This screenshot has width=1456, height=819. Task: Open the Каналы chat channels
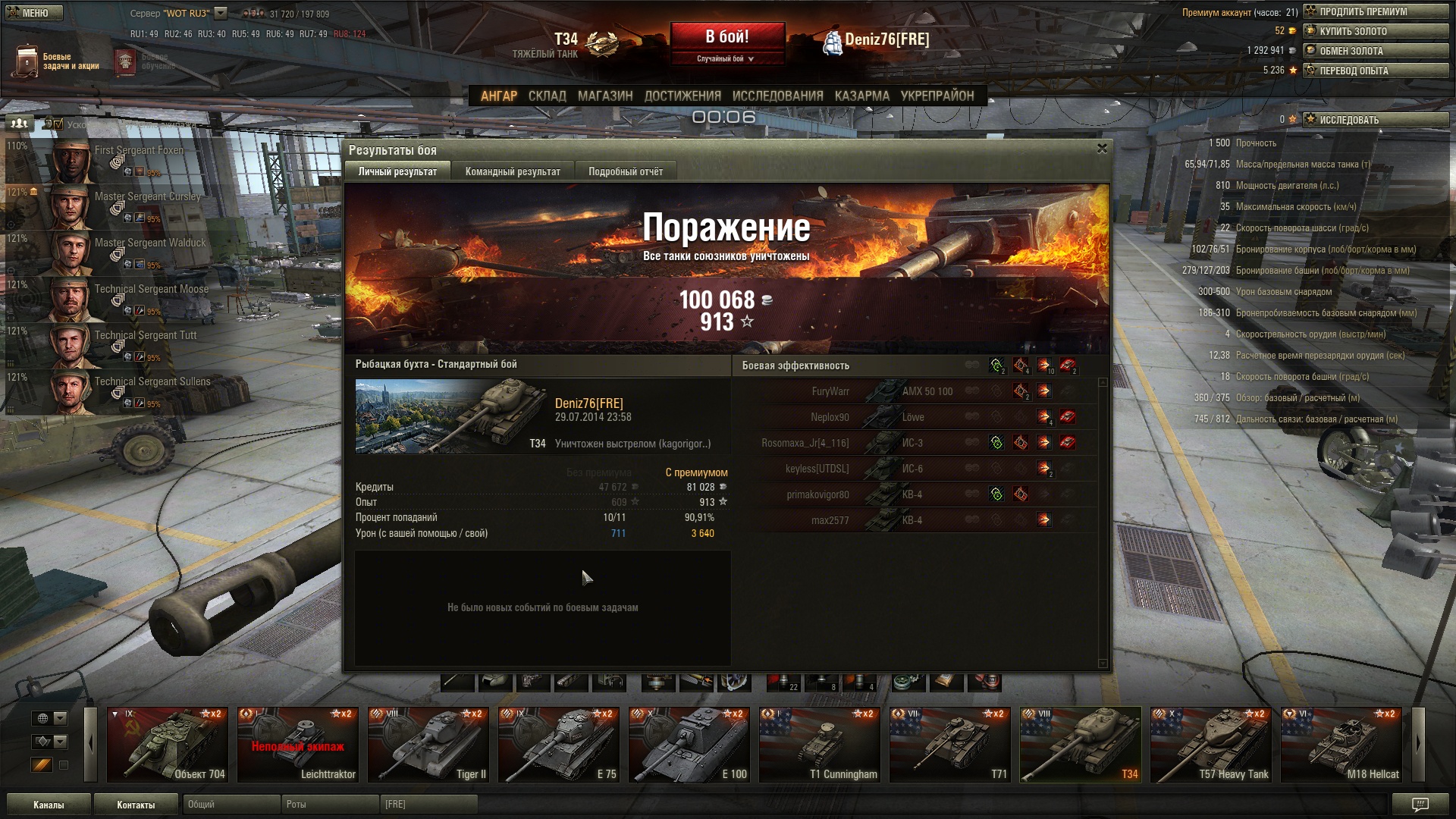point(49,805)
